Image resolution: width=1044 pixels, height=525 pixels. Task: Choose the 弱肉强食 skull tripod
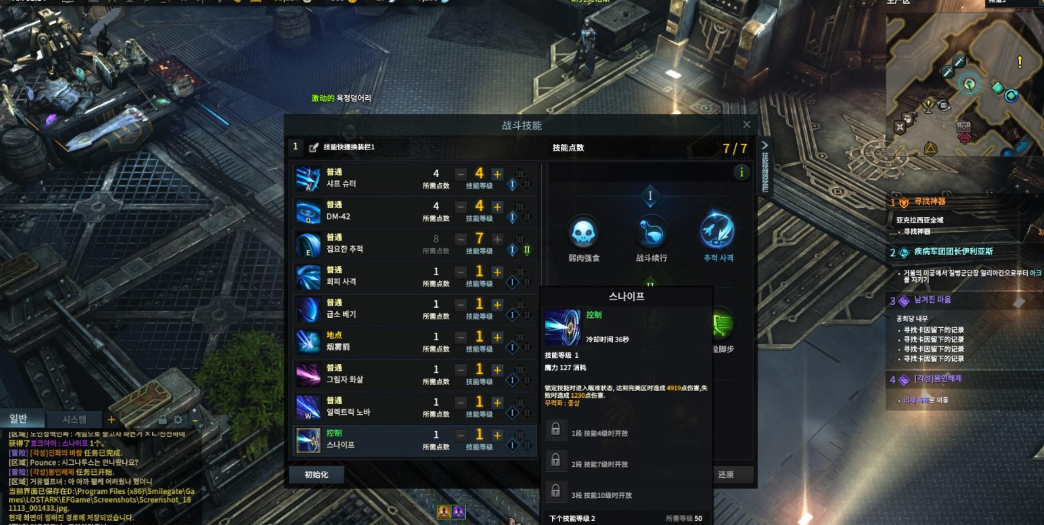pos(584,234)
